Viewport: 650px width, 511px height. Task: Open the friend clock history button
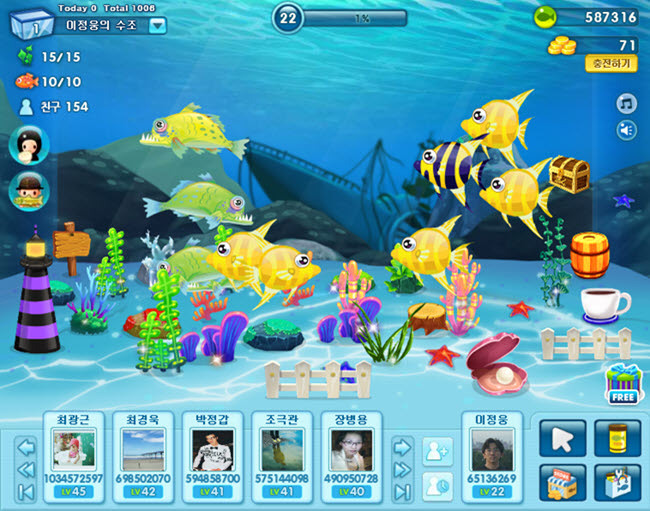coord(437,486)
